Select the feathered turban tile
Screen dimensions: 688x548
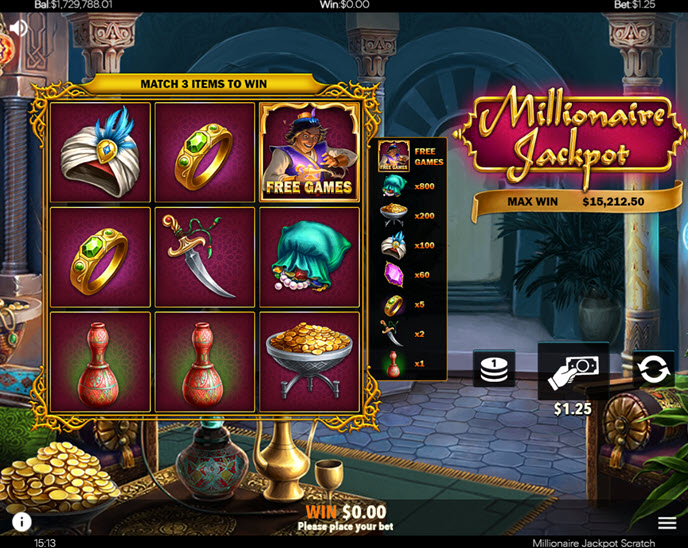(100, 152)
